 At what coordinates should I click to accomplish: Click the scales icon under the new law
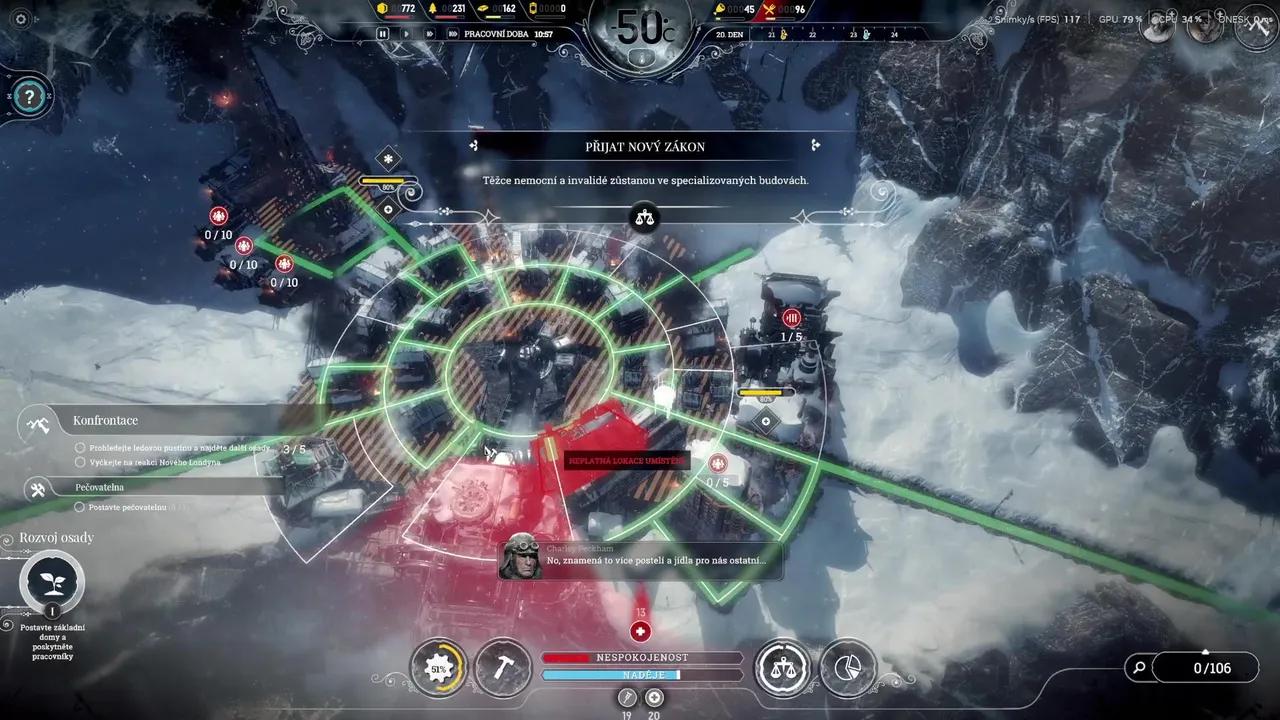(646, 215)
